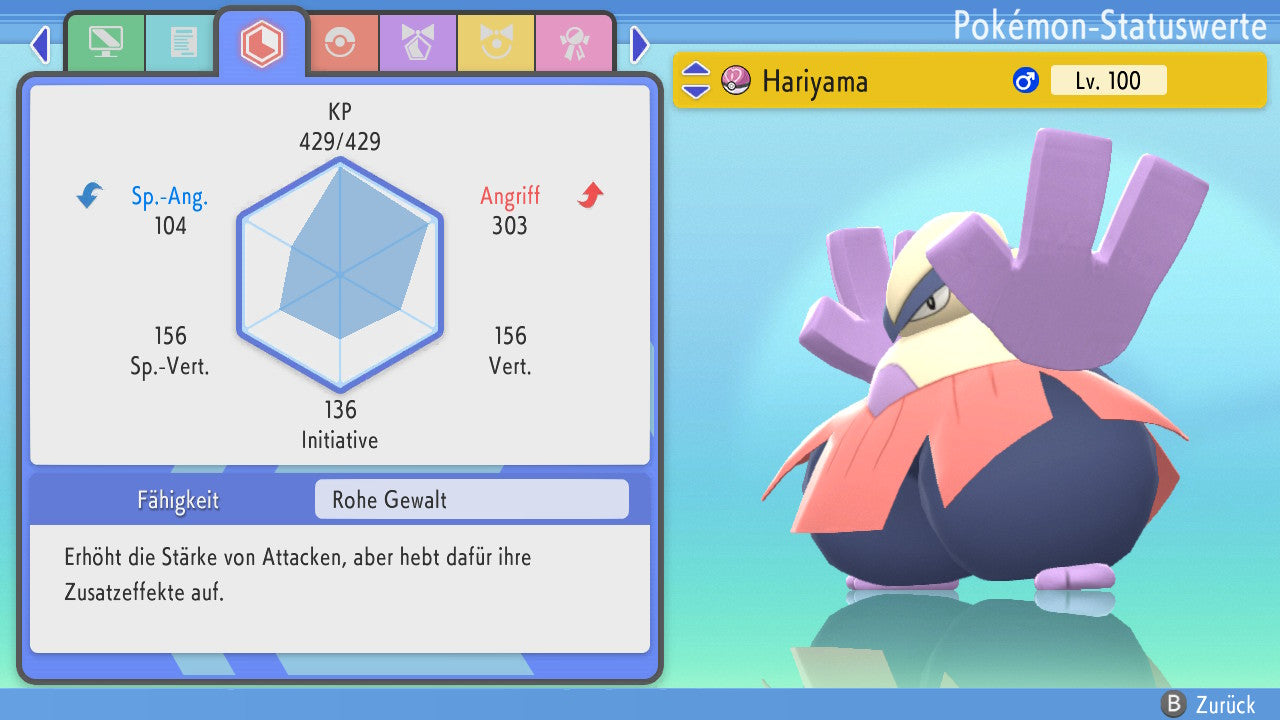Show the yellow bow-and-ball tab
Viewport: 1280px width, 720px height.
click(x=496, y=43)
